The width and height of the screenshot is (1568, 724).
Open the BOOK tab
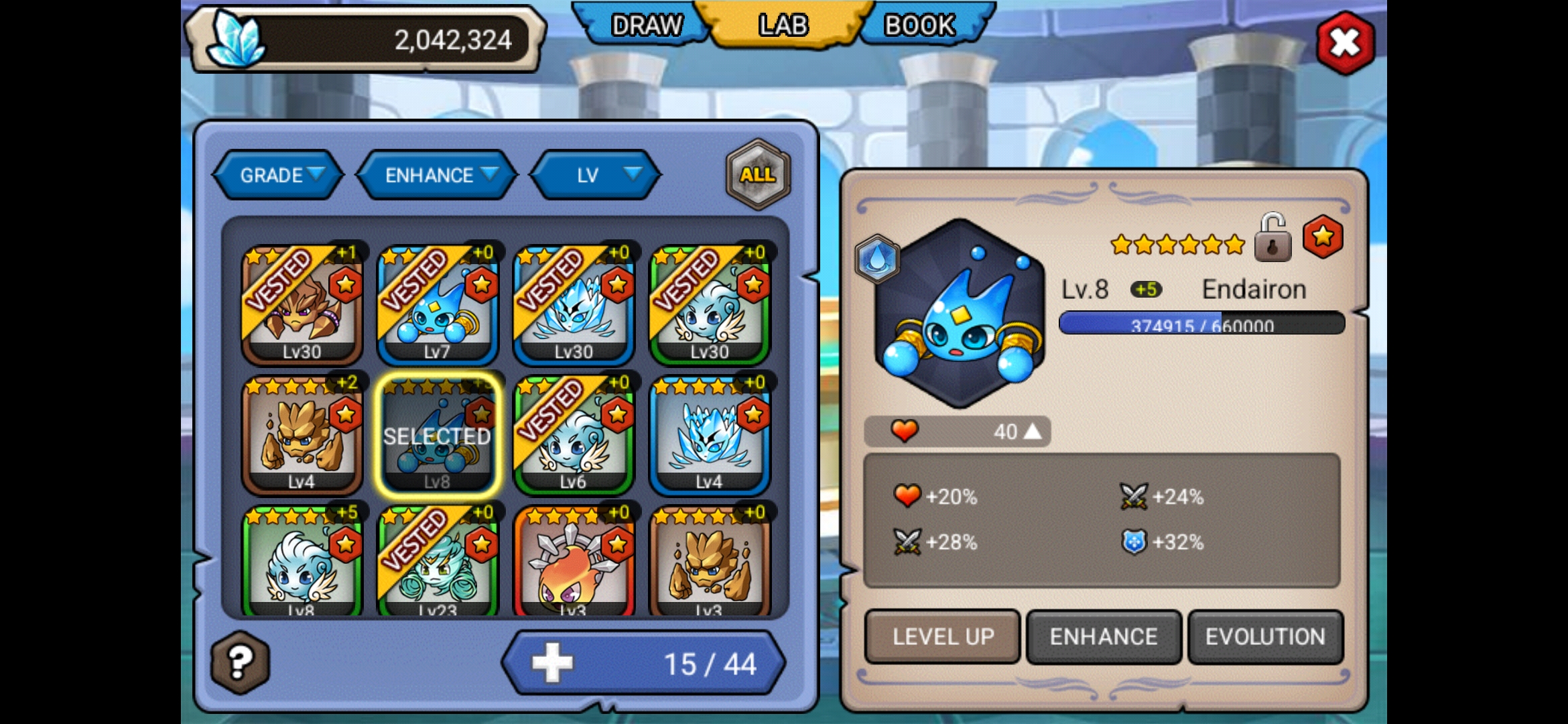point(919,25)
